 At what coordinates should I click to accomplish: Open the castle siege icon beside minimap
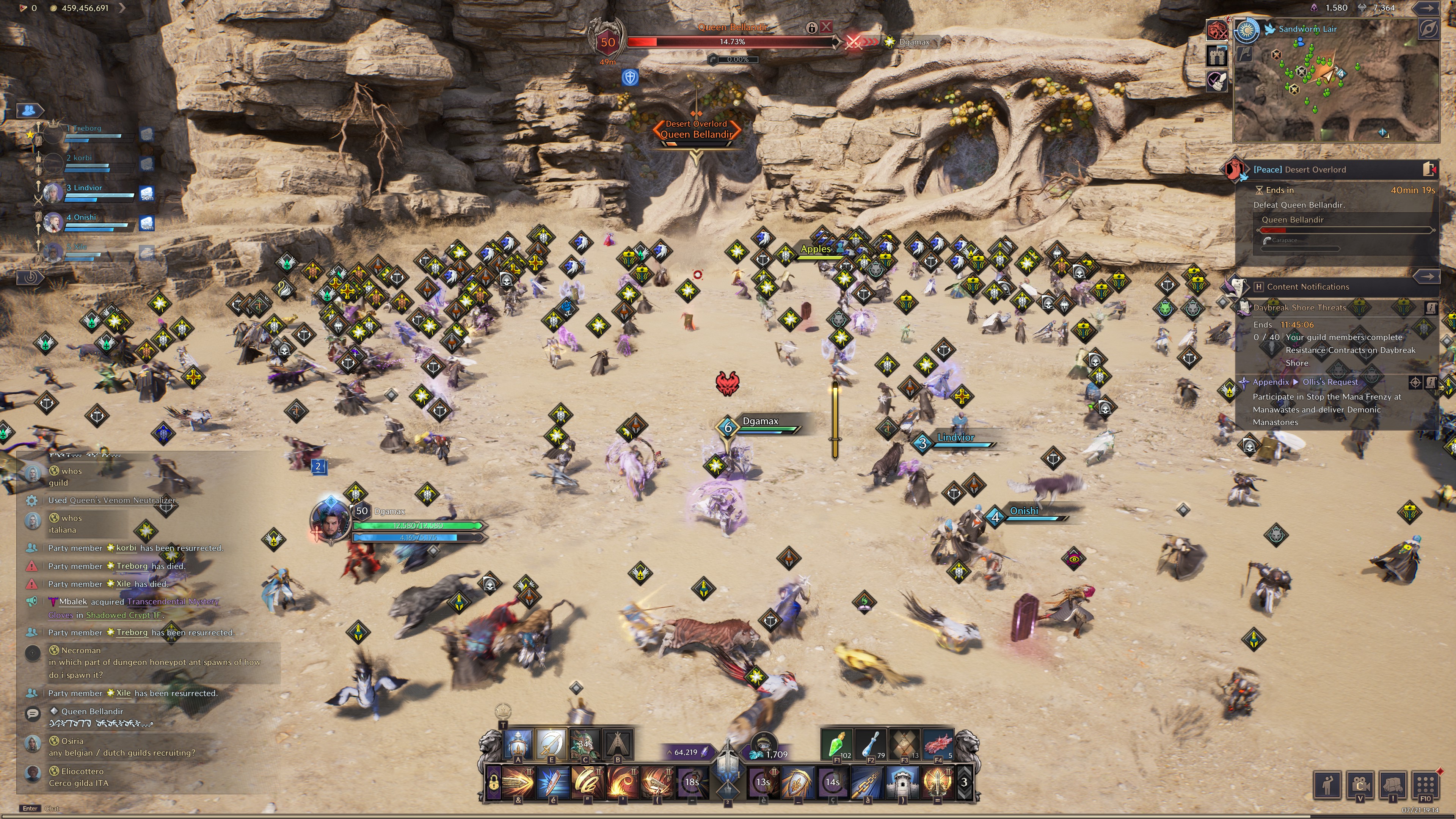(x=1217, y=55)
